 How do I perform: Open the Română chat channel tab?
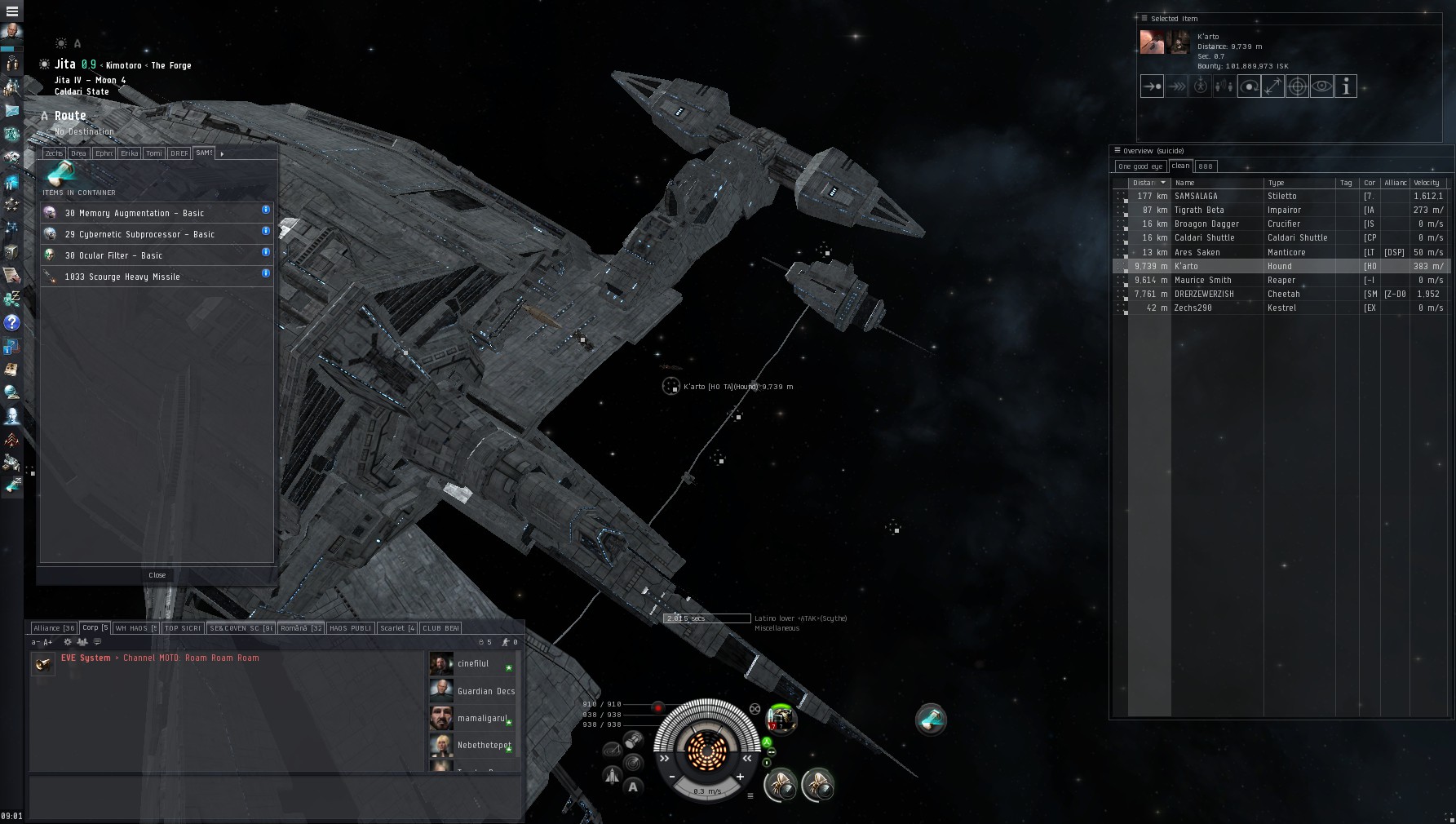(x=300, y=628)
